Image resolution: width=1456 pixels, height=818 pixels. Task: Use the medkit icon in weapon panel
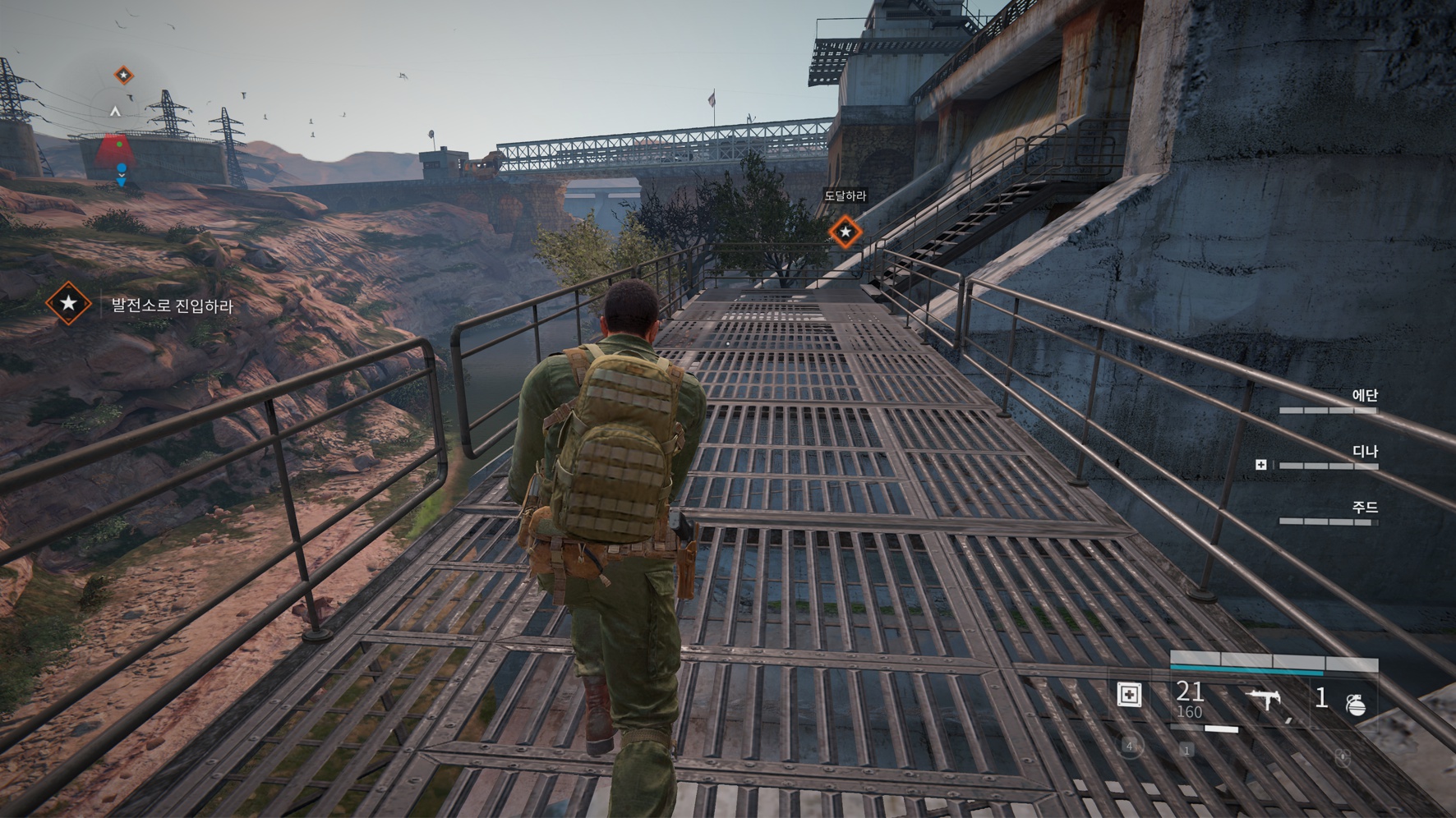click(x=1130, y=695)
